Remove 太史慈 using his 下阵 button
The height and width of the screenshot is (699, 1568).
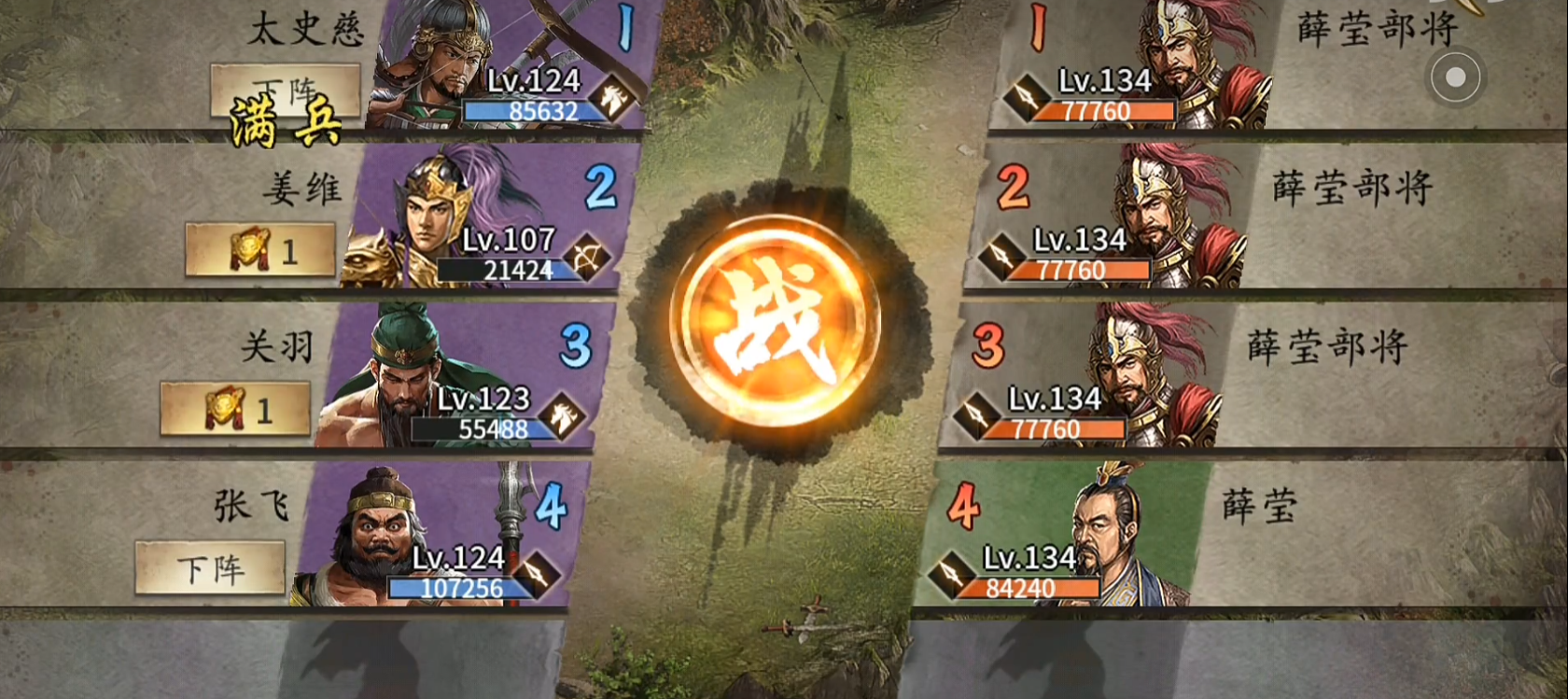[285, 91]
